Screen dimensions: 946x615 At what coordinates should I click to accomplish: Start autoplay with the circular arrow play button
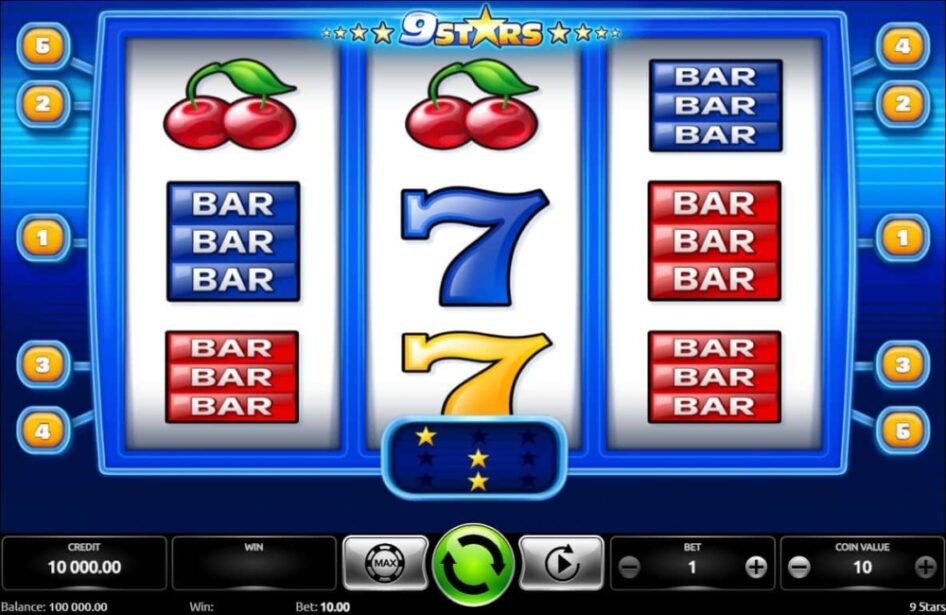561,564
